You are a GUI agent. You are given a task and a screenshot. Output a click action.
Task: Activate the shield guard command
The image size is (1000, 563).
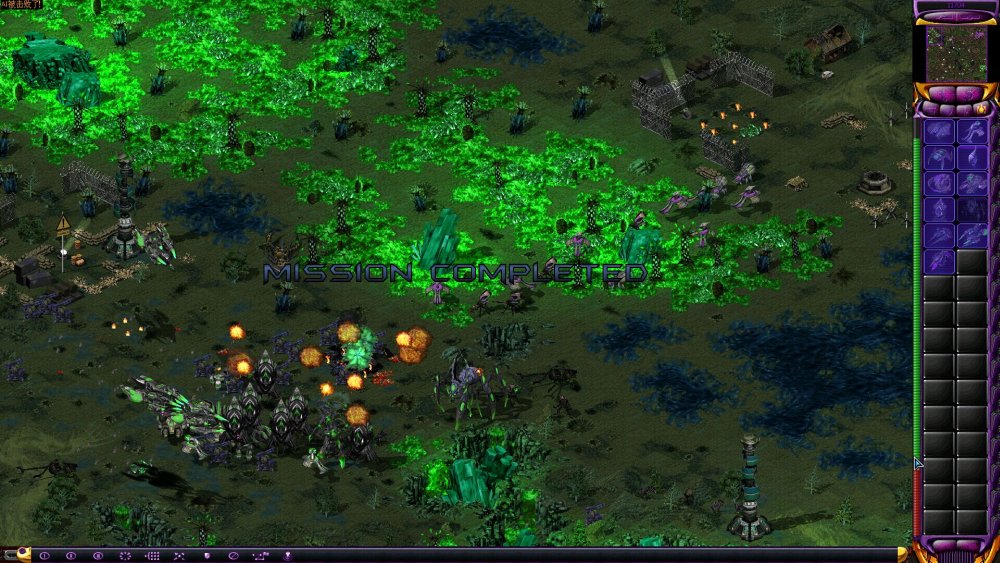click(x=206, y=555)
